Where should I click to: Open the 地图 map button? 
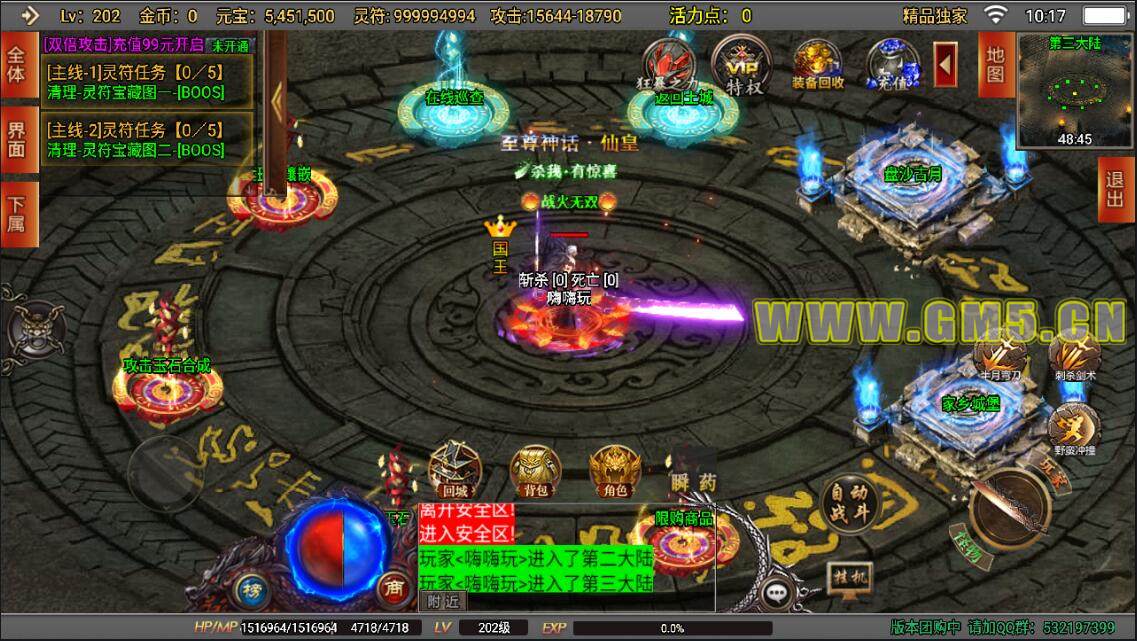pos(994,64)
